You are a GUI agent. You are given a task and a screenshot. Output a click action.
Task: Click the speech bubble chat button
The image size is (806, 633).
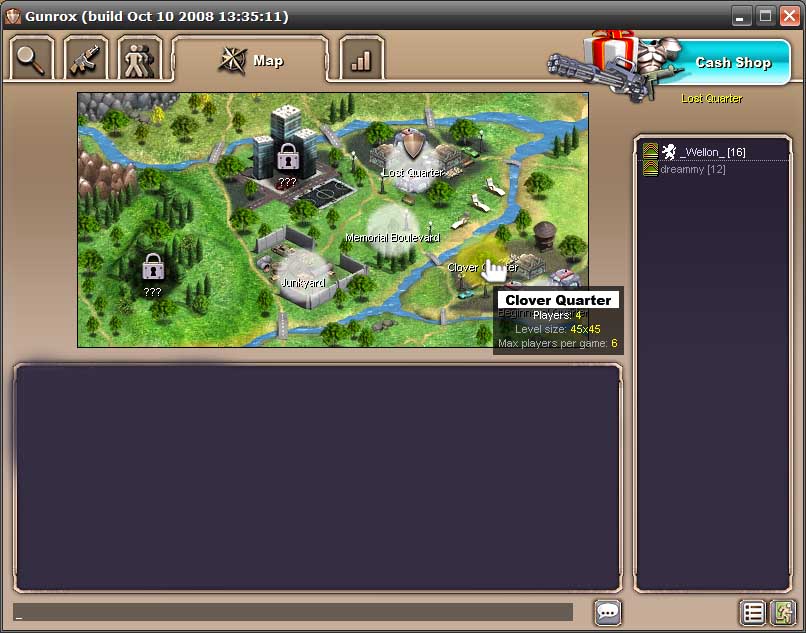(x=608, y=612)
